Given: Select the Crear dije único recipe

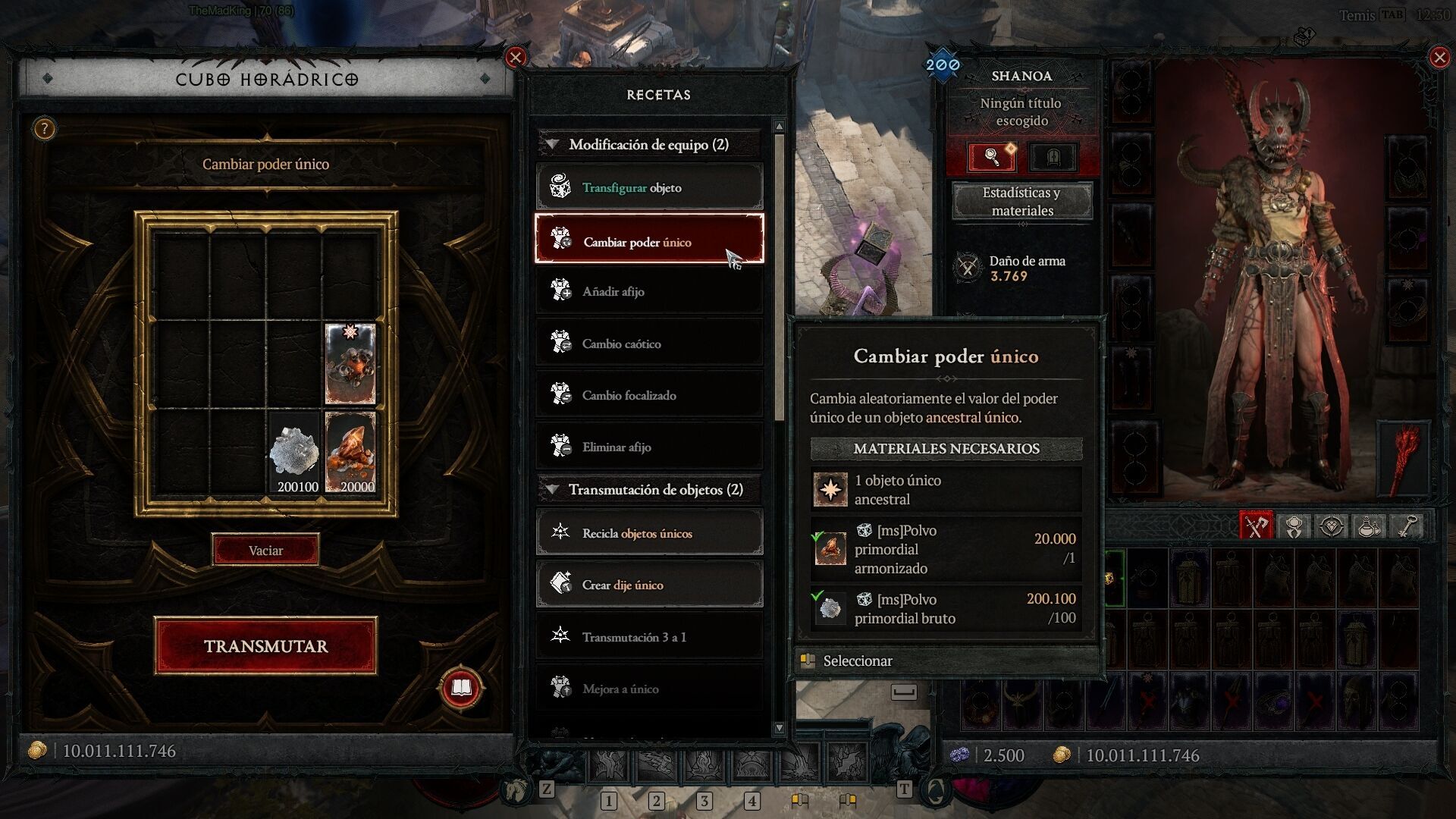Looking at the screenshot, I should coord(649,585).
